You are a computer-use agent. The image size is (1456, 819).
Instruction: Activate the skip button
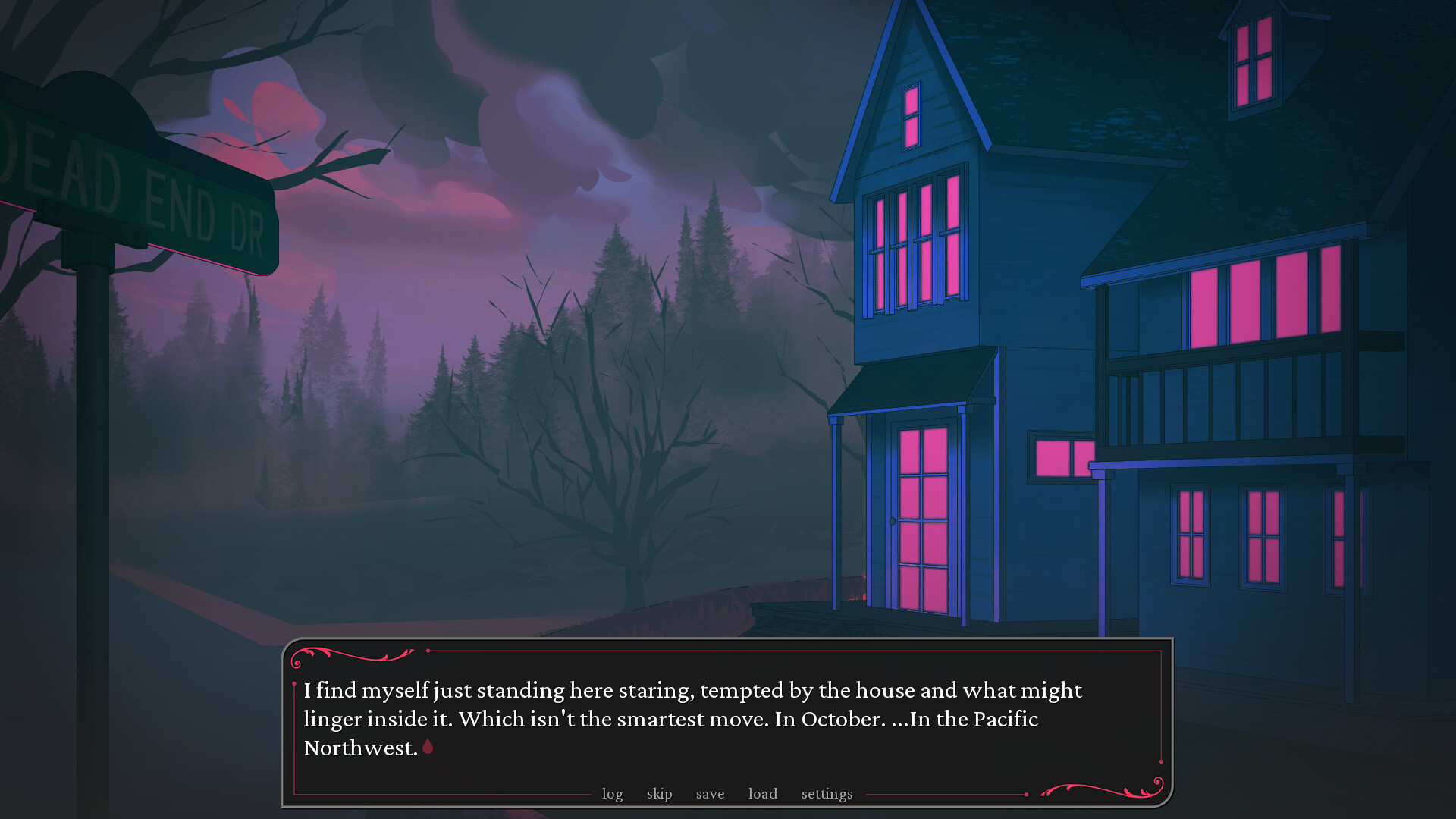tap(659, 794)
